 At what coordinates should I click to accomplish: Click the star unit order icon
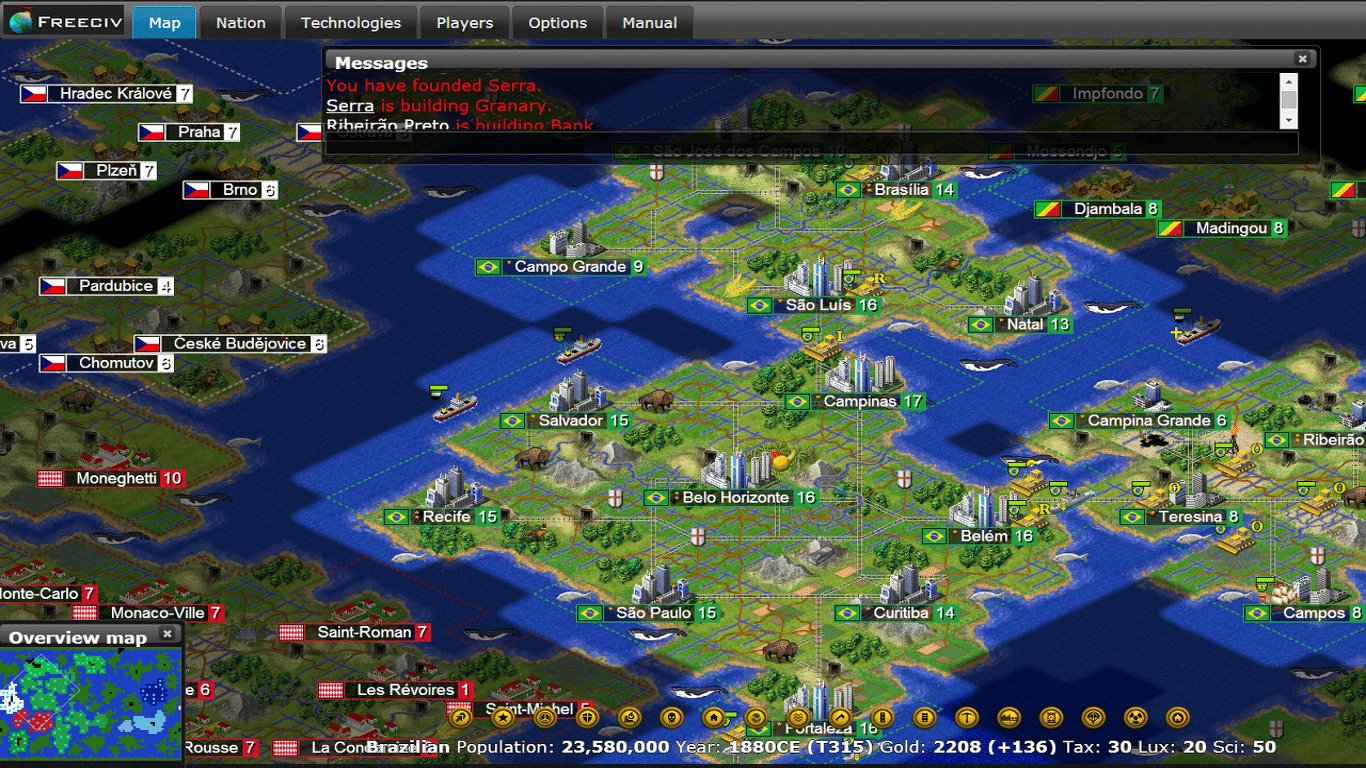[x=503, y=717]
